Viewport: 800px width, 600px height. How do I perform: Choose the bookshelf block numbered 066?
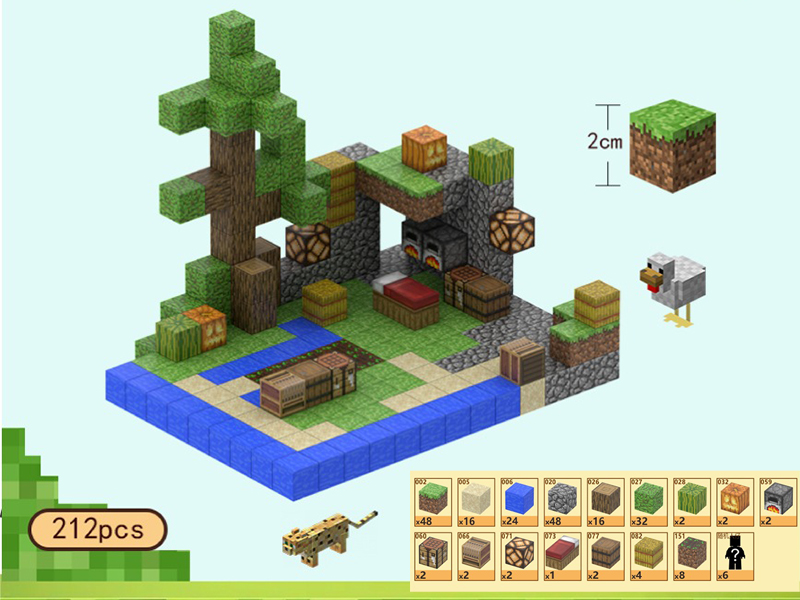[x=478, y=555]
